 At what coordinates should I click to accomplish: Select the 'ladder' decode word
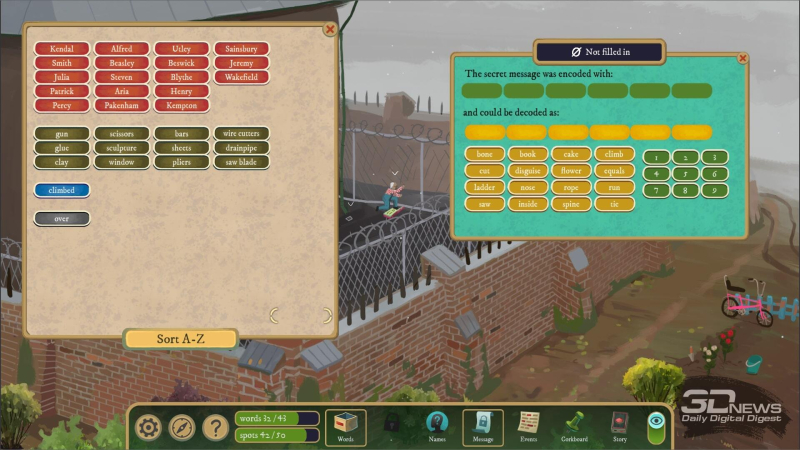(485, 187)
